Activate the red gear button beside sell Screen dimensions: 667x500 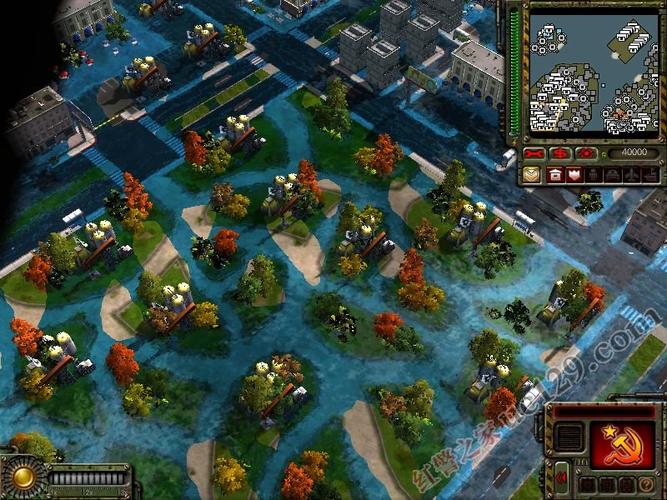coord(585,153)
